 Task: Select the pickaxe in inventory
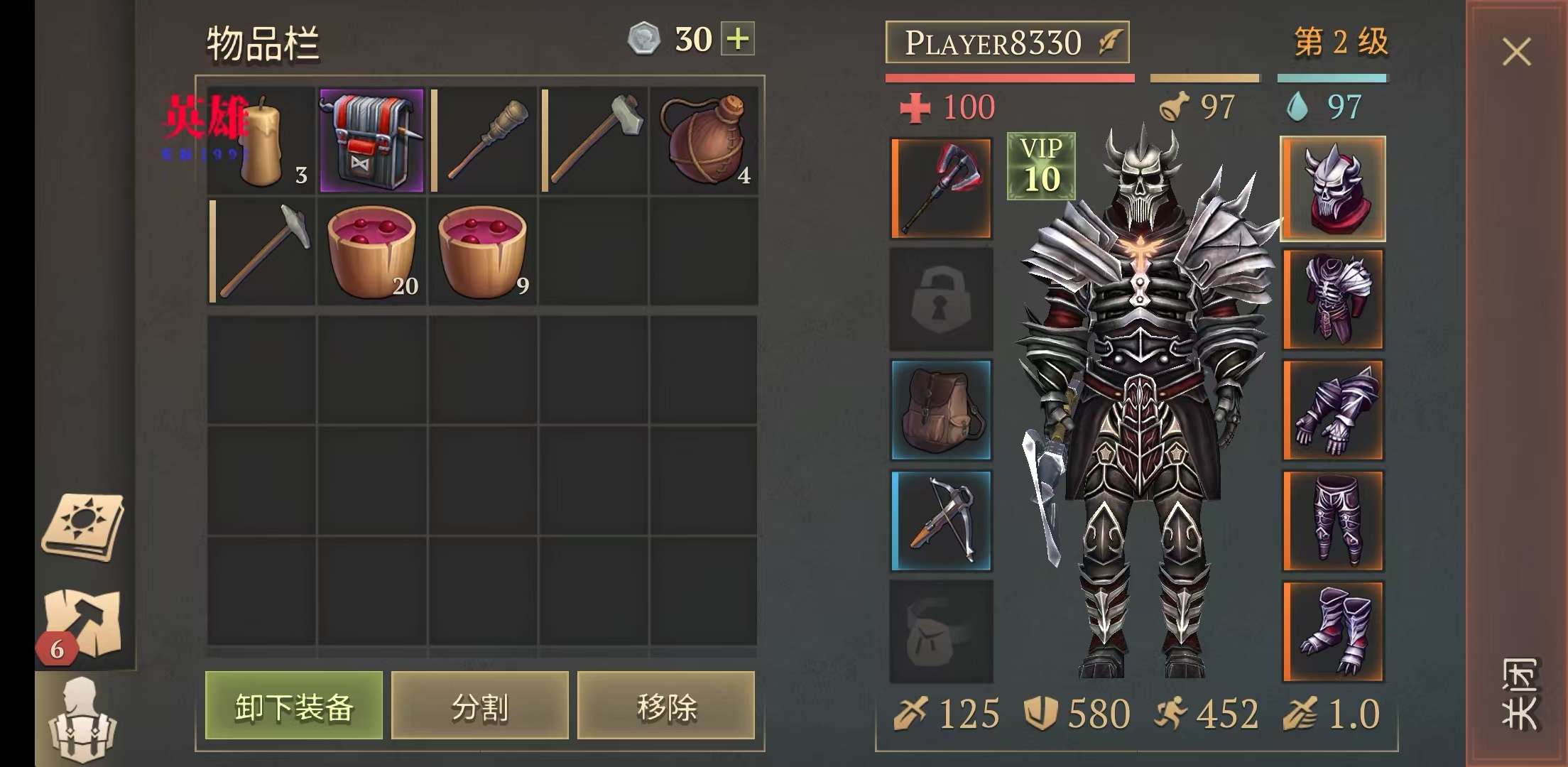(x=261, y=251)
